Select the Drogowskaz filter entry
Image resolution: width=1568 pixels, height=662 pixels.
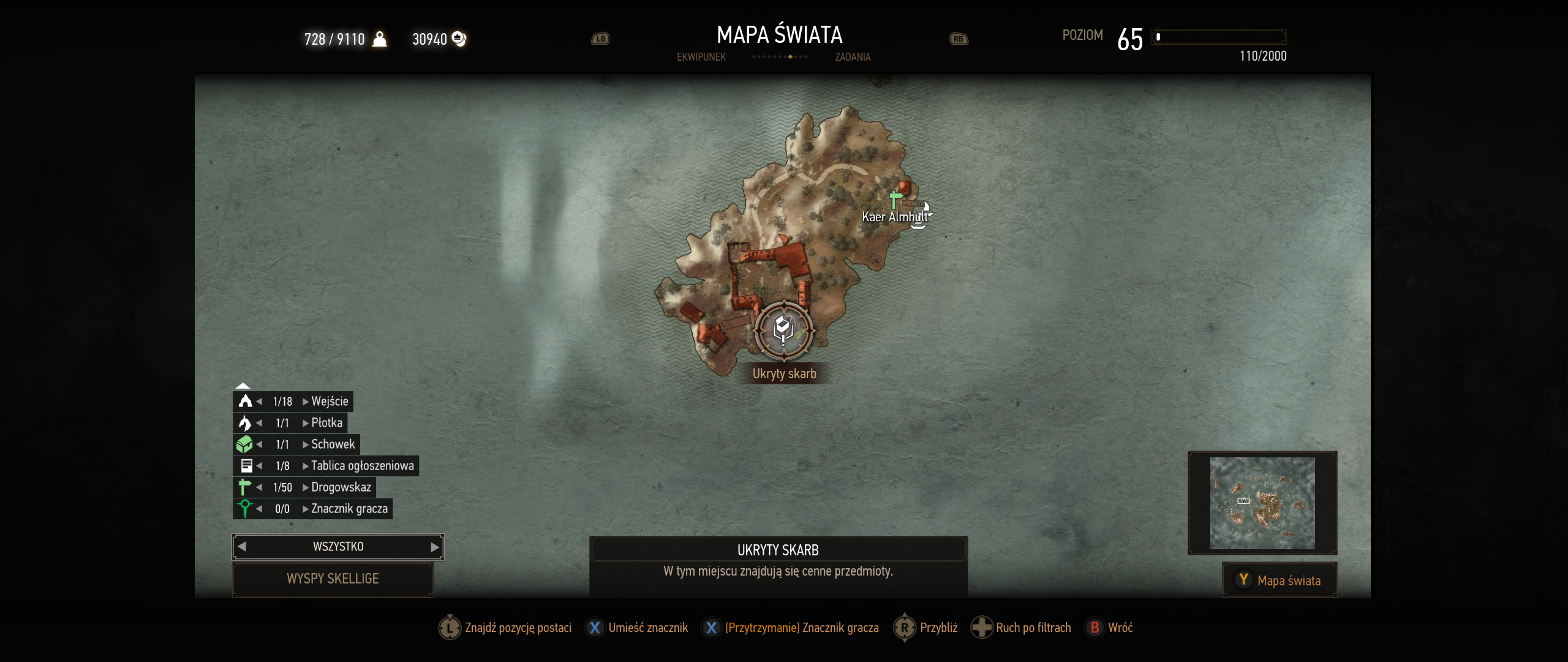(x=341, y=487)
